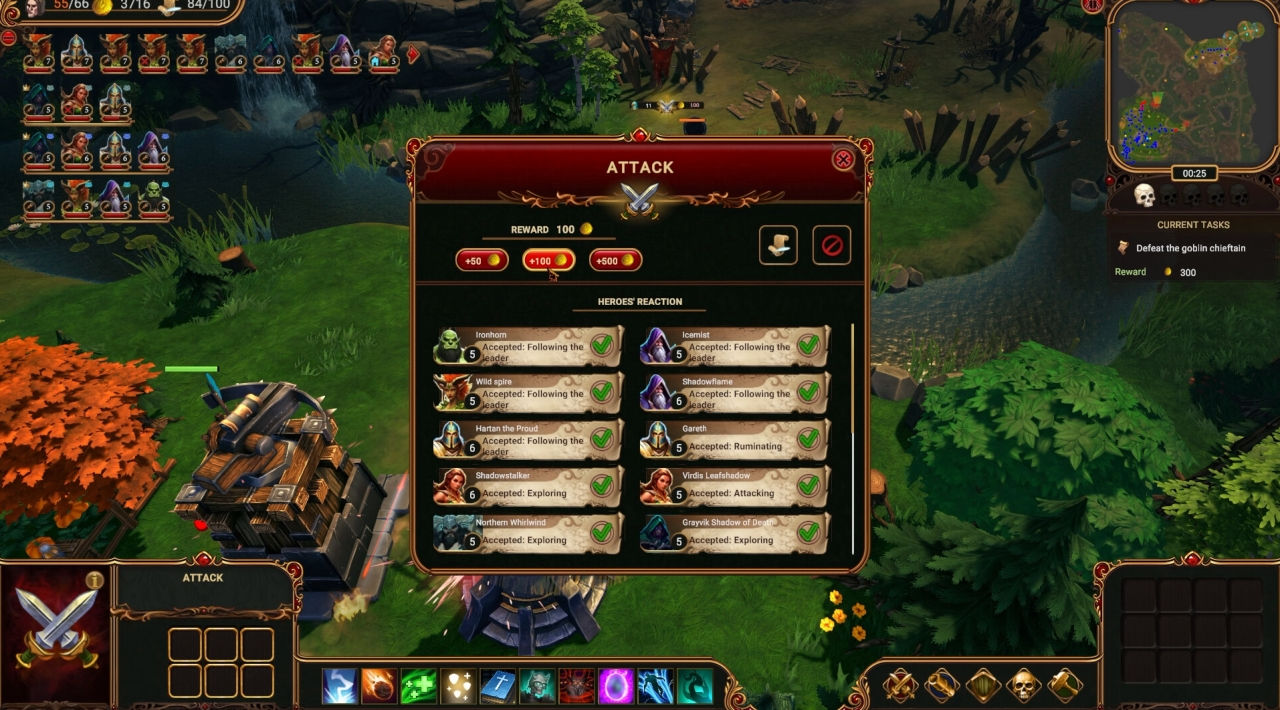The height and width of the screenshot is (710, 1280).
Task: Activate the green healing crosses spell
Action: [x=418, y=686]
